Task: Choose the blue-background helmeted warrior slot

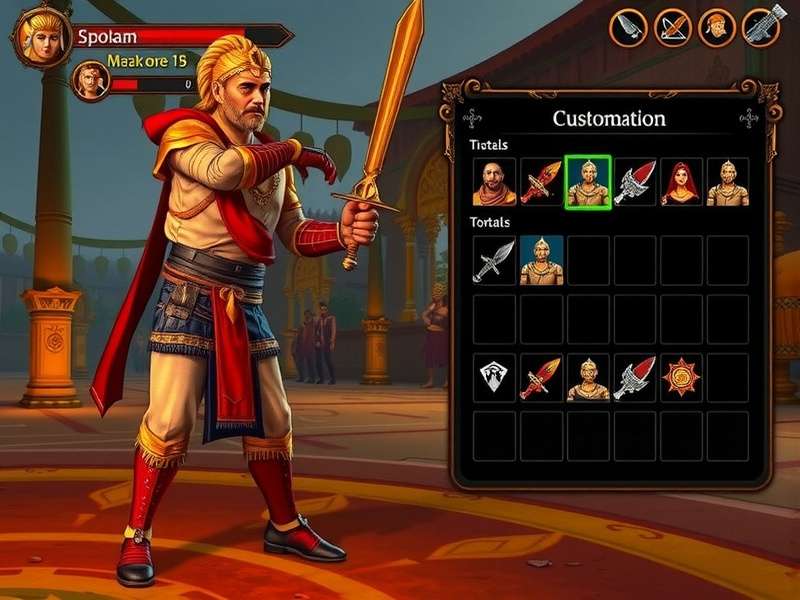Action: point(541,260)
